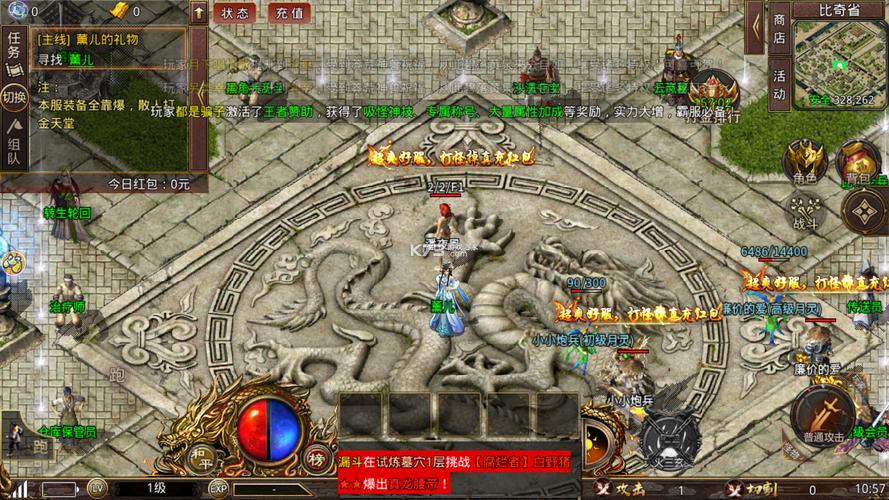Viewport: 889px width, 500px height.
Task: Open the 比奇省 minimap
Action: 839,62
